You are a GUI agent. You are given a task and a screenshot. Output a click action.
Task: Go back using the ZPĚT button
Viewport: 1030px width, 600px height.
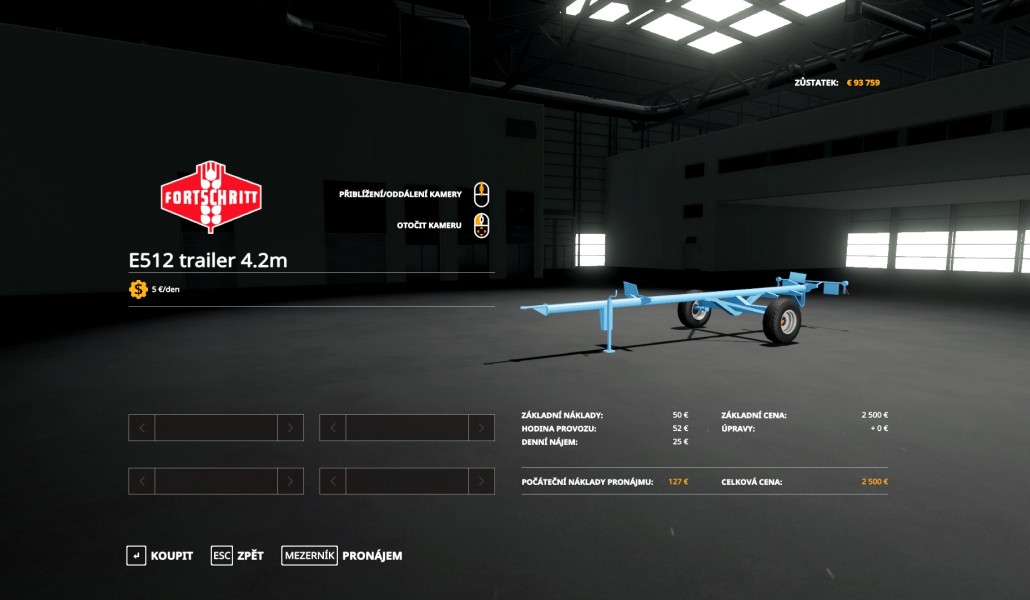pyautogui.click(x=238, y=556)
